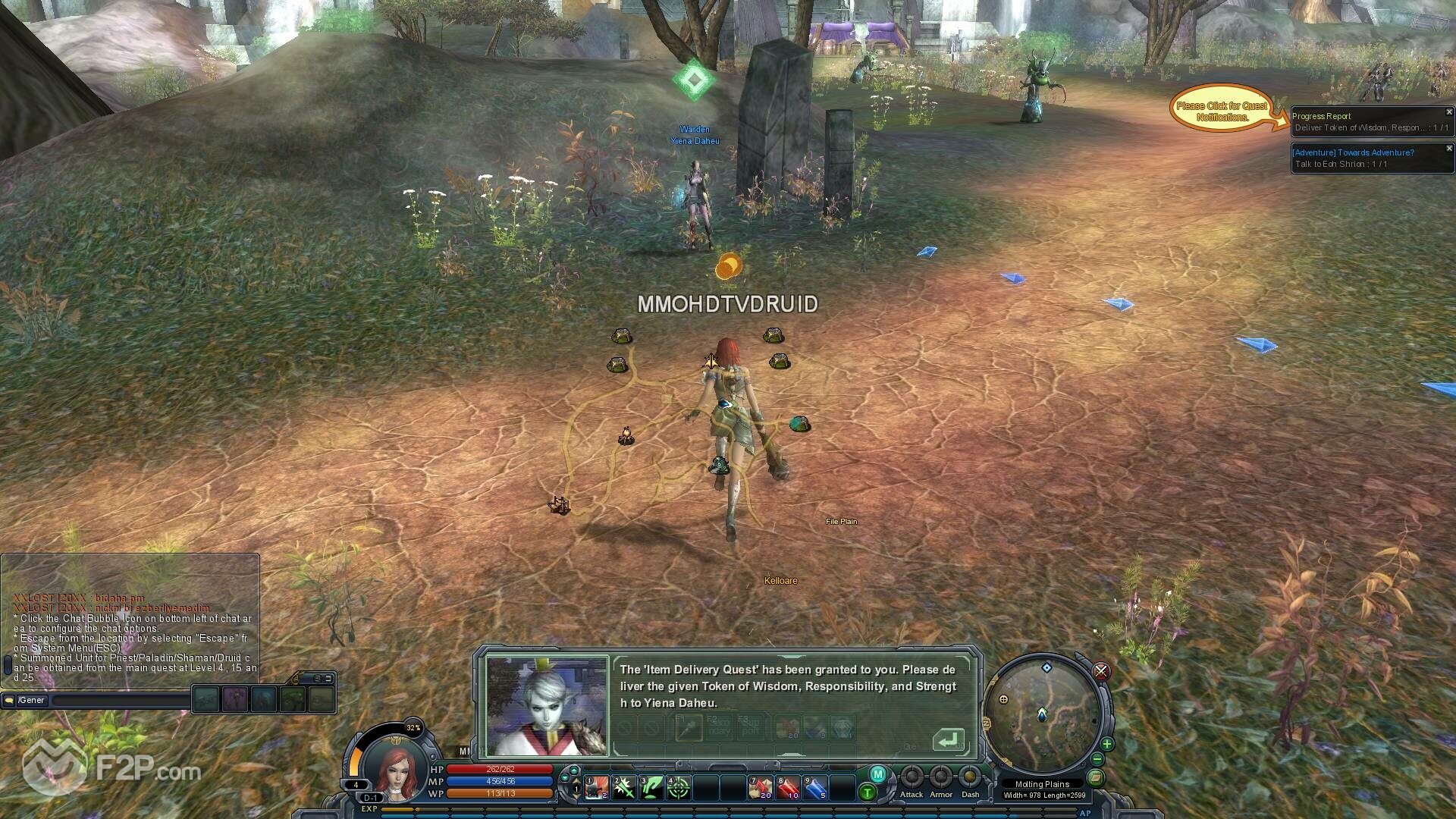Use the red potion in hotbar slot 8
The height and width of the screenshot is (819, 1456).
tap(788, 788)
